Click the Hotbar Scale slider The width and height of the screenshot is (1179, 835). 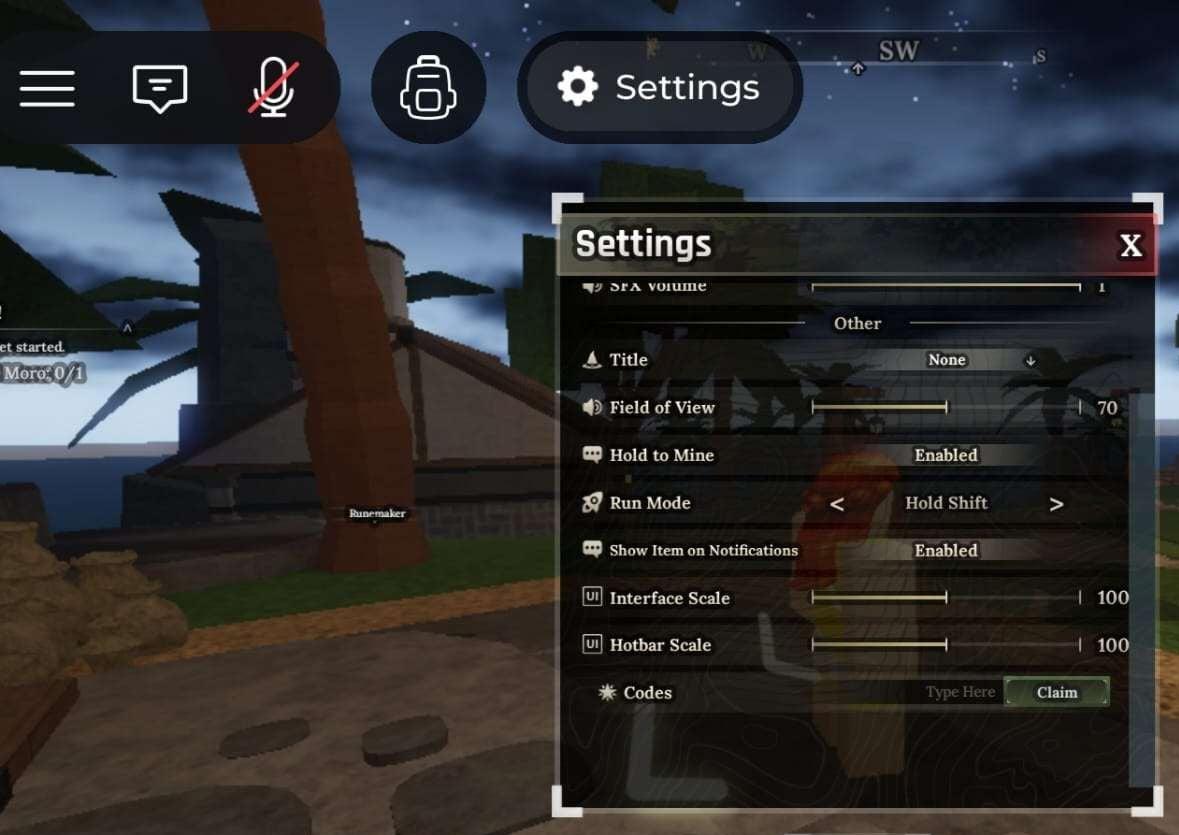pos(945,646)
